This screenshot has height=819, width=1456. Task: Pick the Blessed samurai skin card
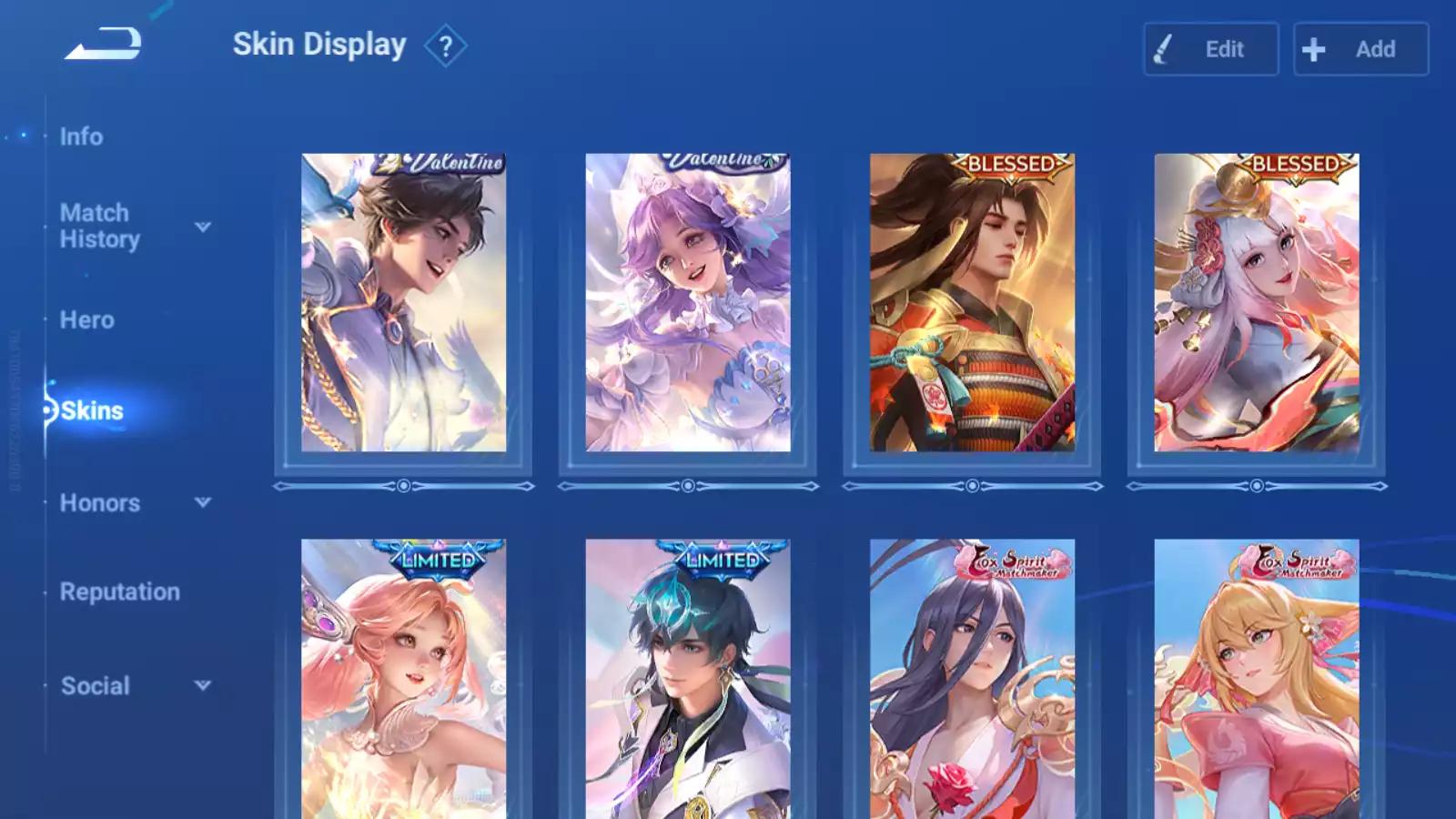pos(972,303)
